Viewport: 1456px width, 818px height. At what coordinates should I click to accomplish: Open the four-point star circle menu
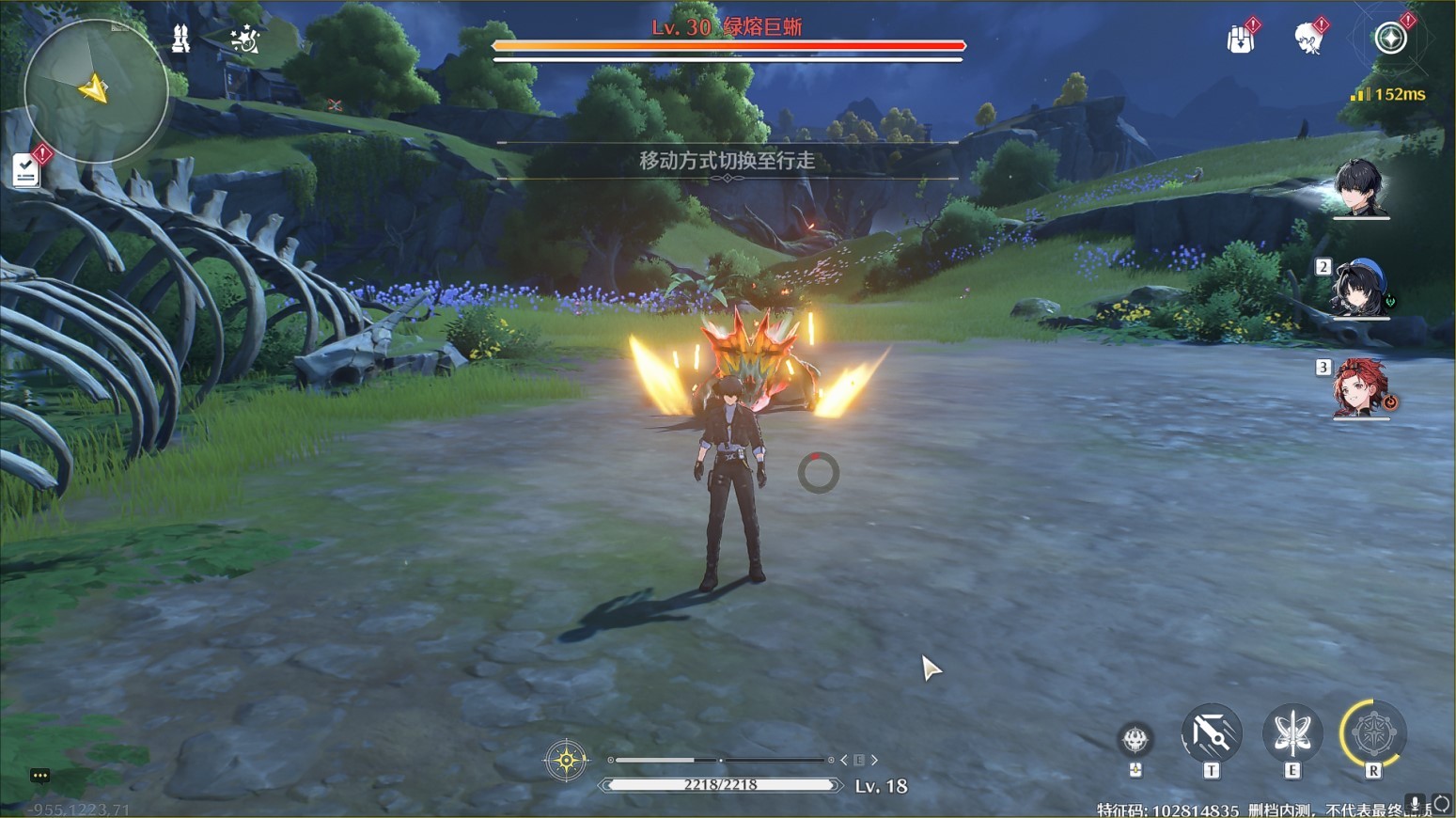[1390, 39]
